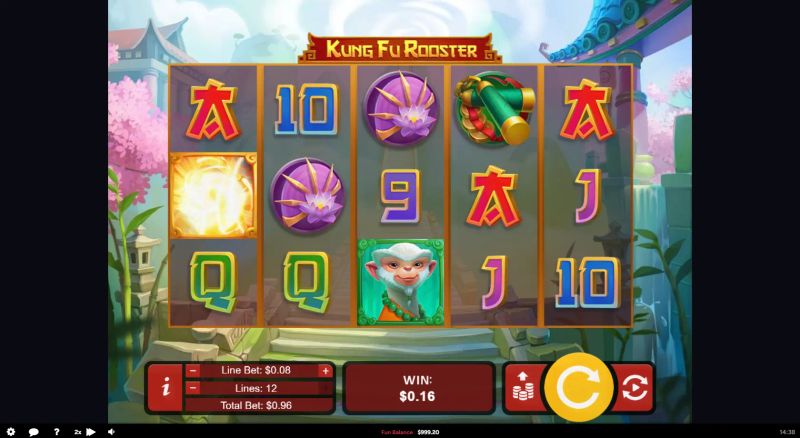Increase the line bet amount
This screenshot has width=800, height=438.
pyautogui.click(x=325, y=371)
